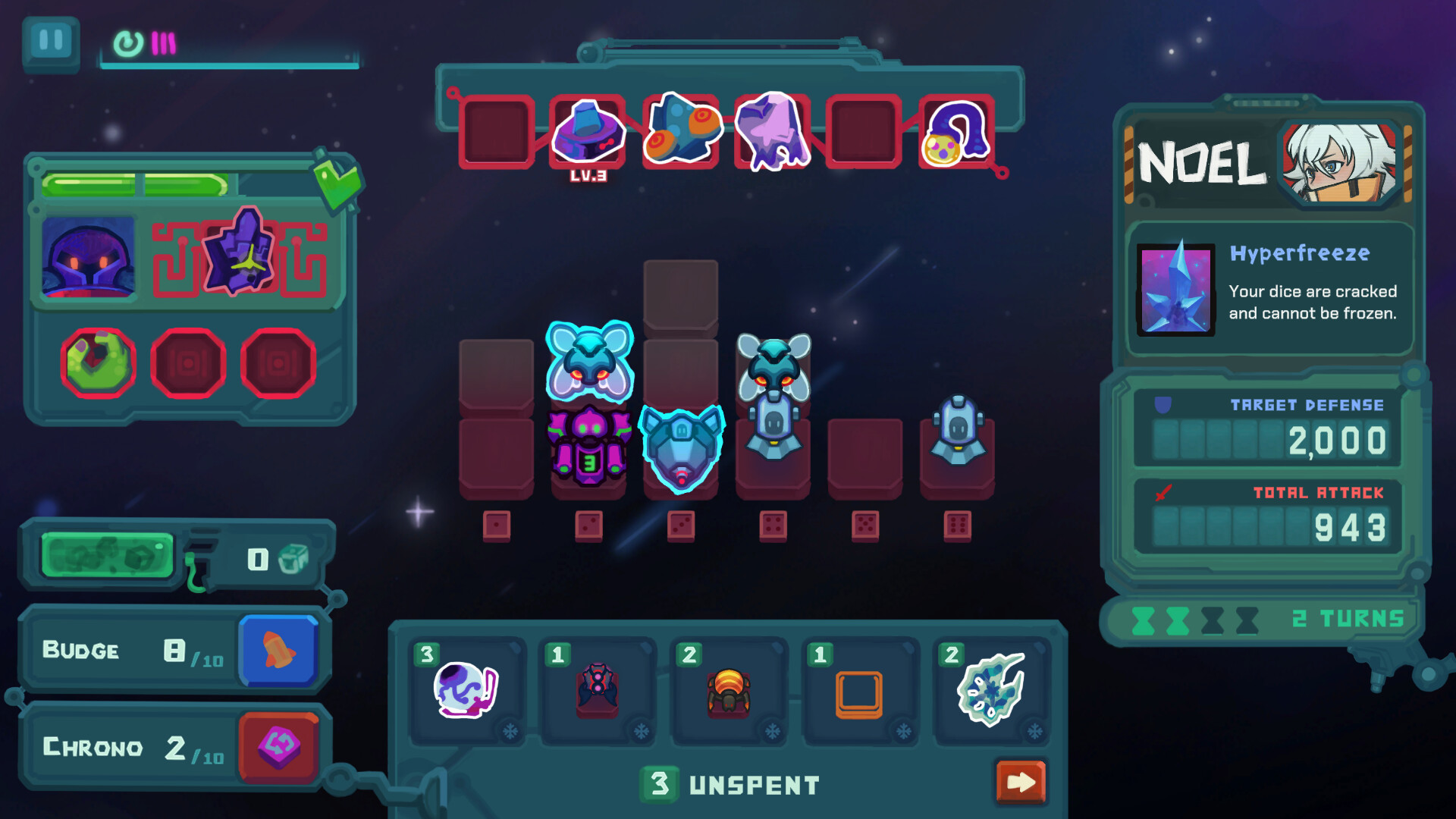
Task: Choose the orange beetle card
Action: [x=729, y=690]
